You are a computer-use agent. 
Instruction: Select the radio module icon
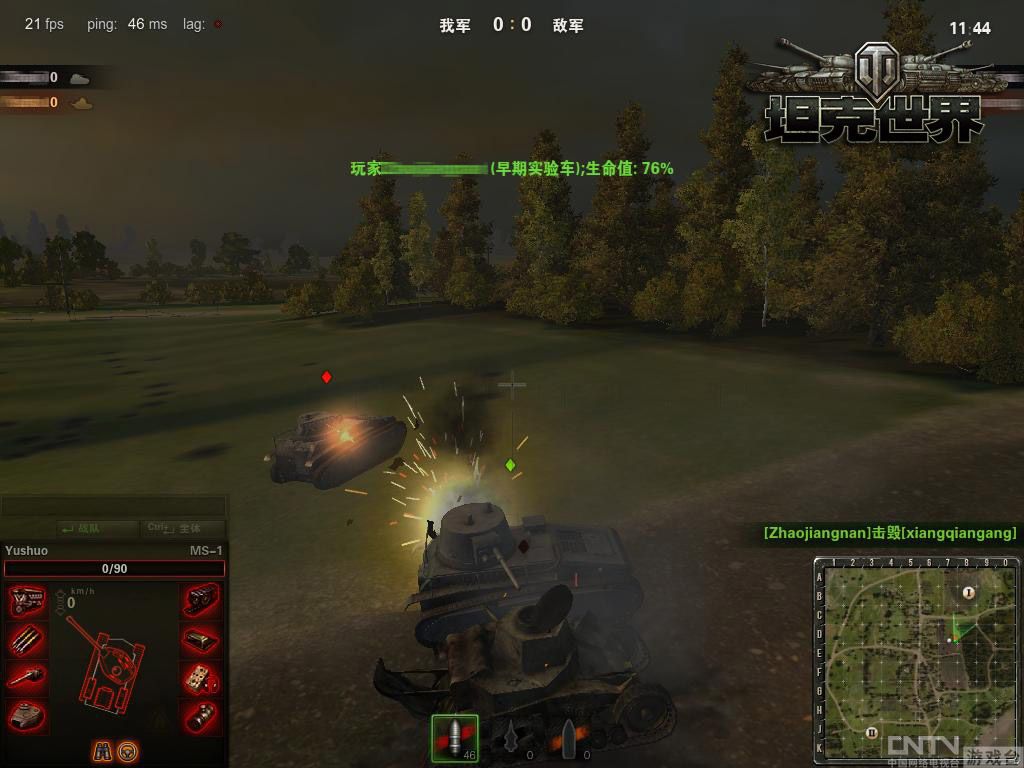[202, 678]
